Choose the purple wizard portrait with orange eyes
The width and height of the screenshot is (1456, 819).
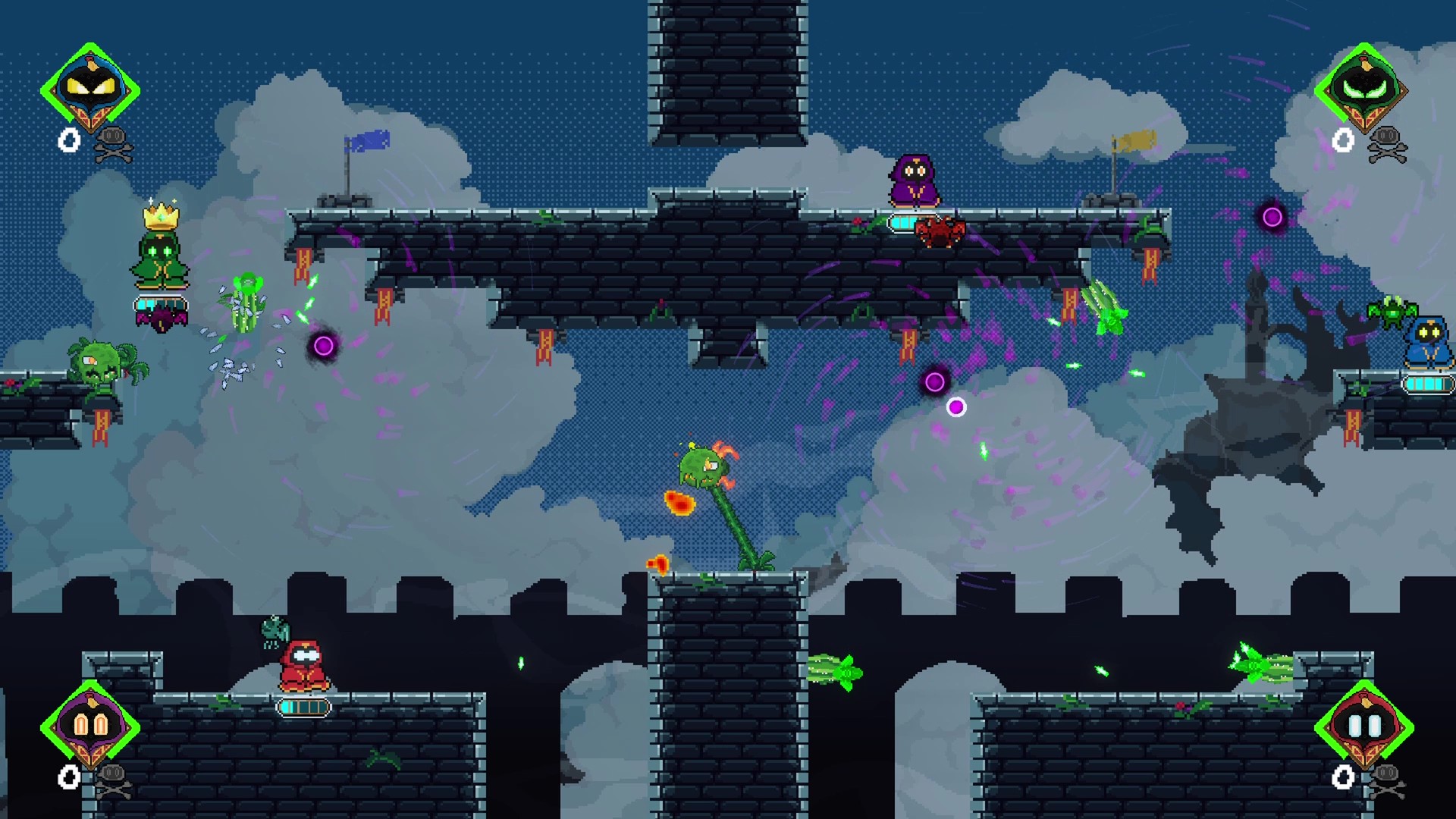pyautogui.click(x=90, y=726)
